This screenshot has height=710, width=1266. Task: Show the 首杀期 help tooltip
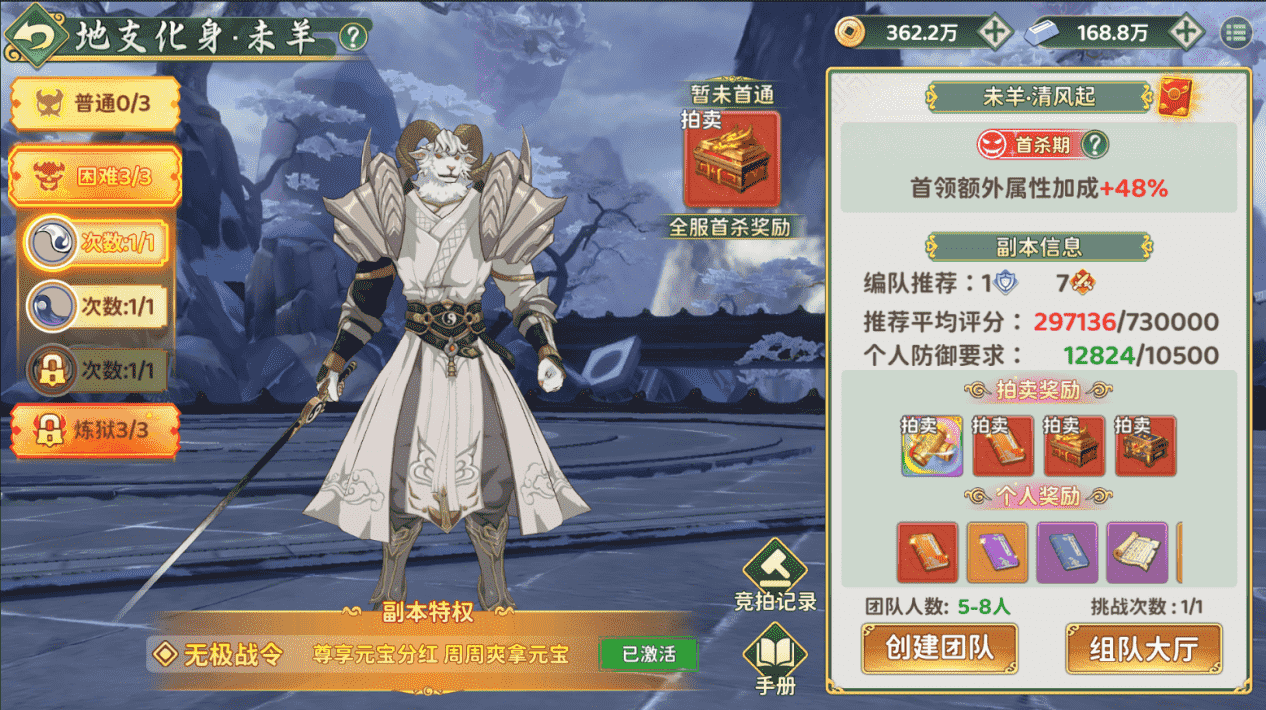click(1096, 145)
